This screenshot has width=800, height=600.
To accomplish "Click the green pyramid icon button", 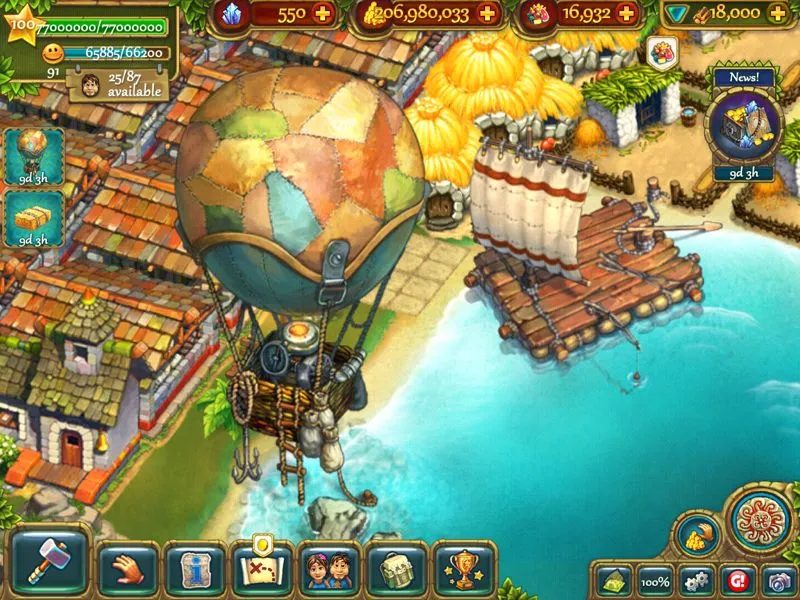I will [x=612, y=581].
